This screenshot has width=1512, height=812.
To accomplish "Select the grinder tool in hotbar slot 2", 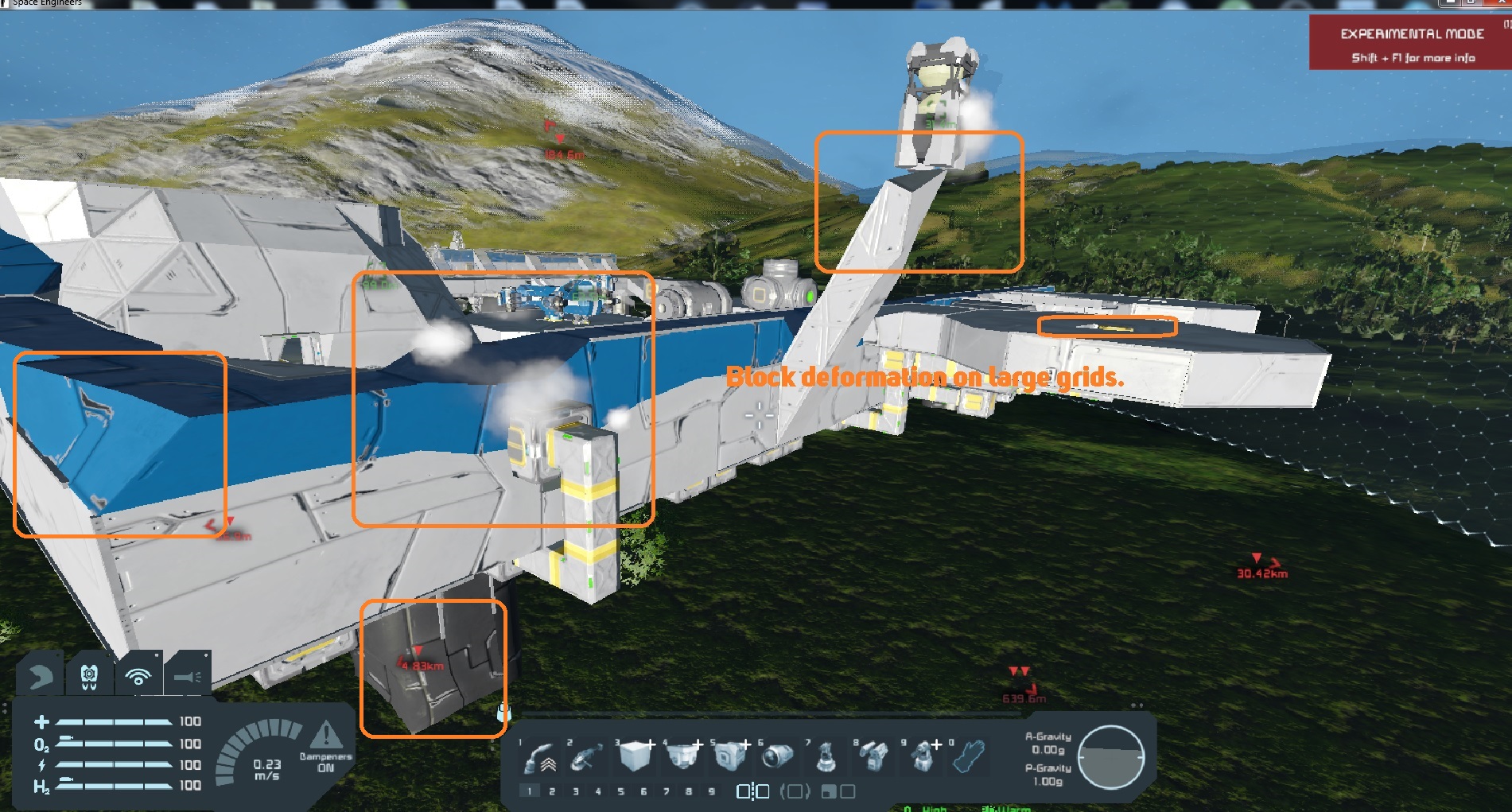I will [x=588, y=758].
